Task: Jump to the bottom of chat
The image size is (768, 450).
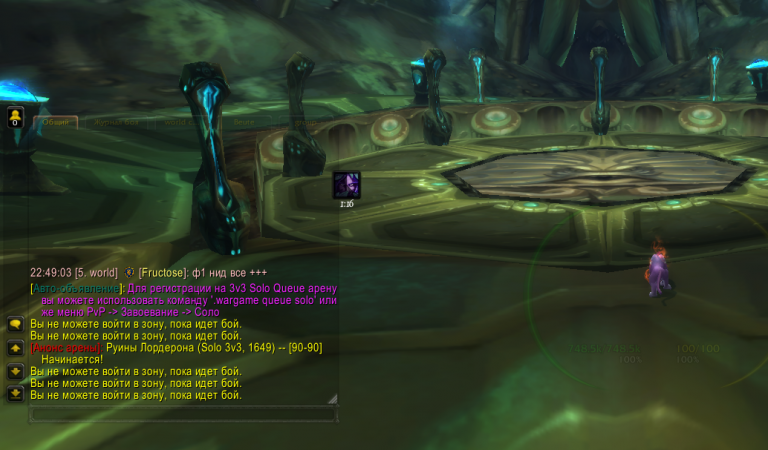Action: [15, 394]
